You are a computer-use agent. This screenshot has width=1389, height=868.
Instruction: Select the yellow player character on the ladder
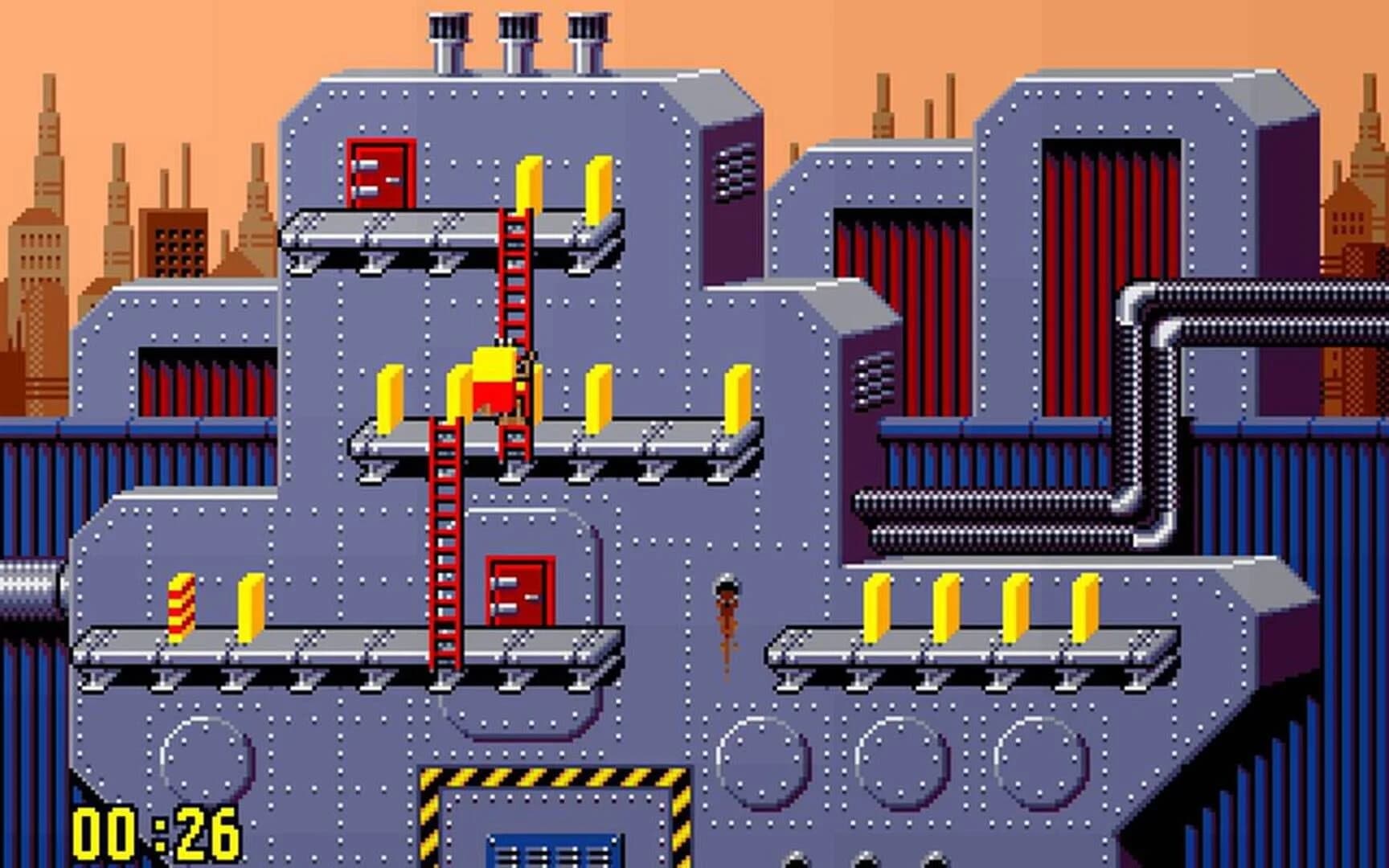pos(494,386)
